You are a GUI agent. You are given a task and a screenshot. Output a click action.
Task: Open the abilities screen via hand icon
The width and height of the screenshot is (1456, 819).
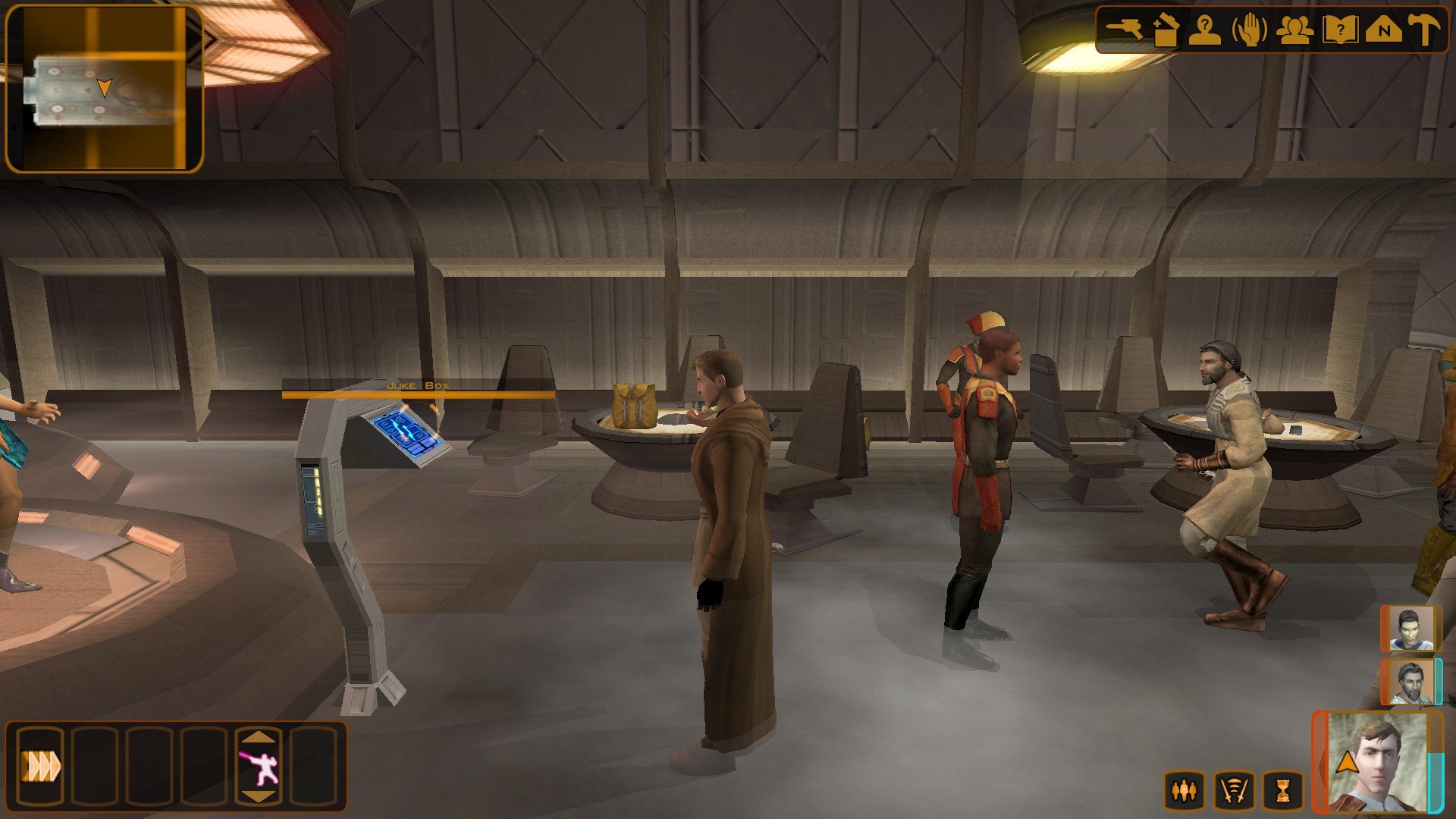pyautogui.click(x=1250, y=30)
